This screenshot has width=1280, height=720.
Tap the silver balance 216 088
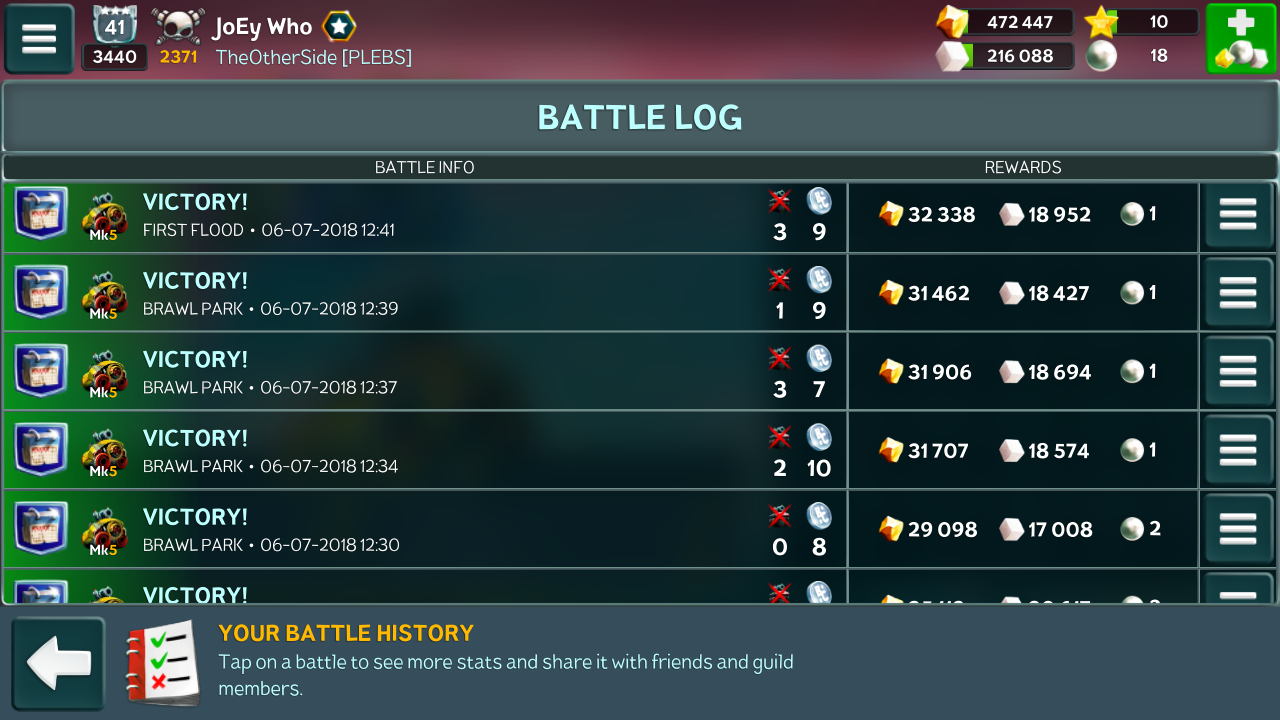(1018, 56)
